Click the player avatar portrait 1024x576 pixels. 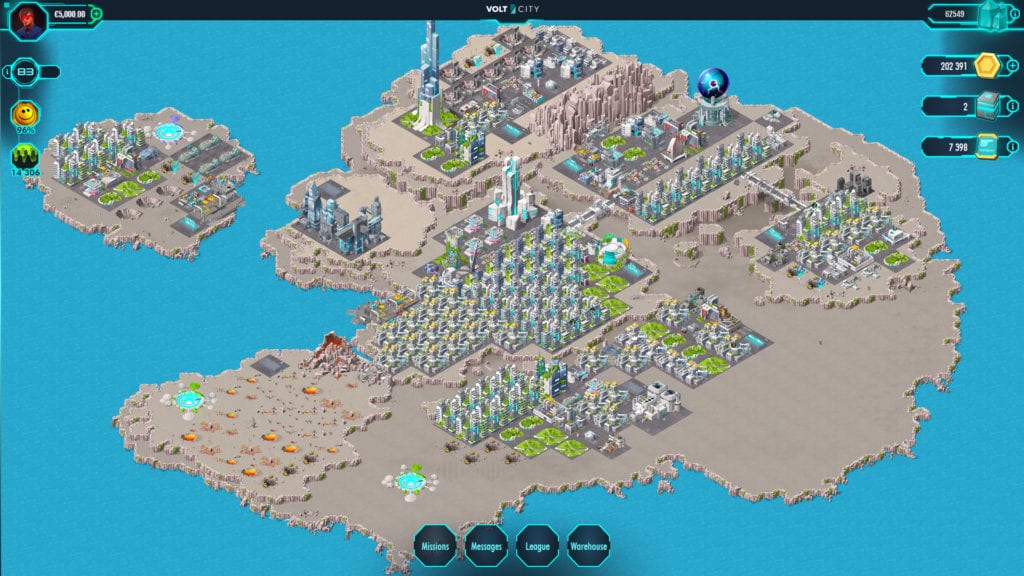click(x=27, y=21)
